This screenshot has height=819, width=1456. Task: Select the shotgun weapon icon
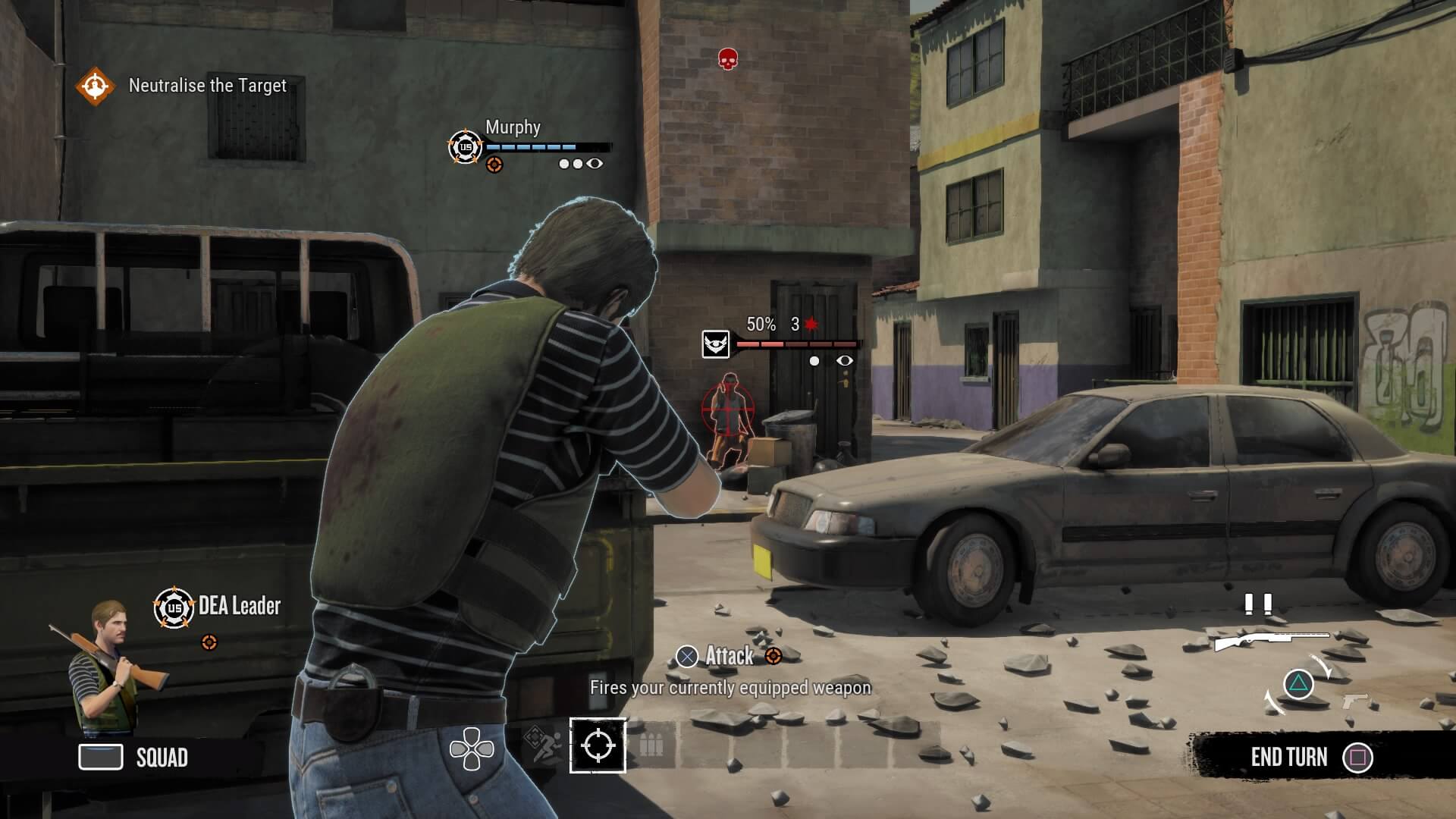(1270, 641)
